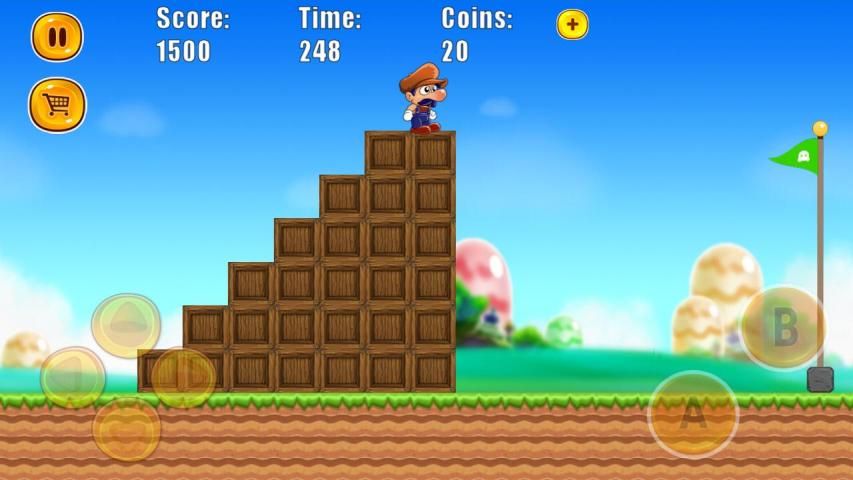Tap the A action button

[693, 414]
